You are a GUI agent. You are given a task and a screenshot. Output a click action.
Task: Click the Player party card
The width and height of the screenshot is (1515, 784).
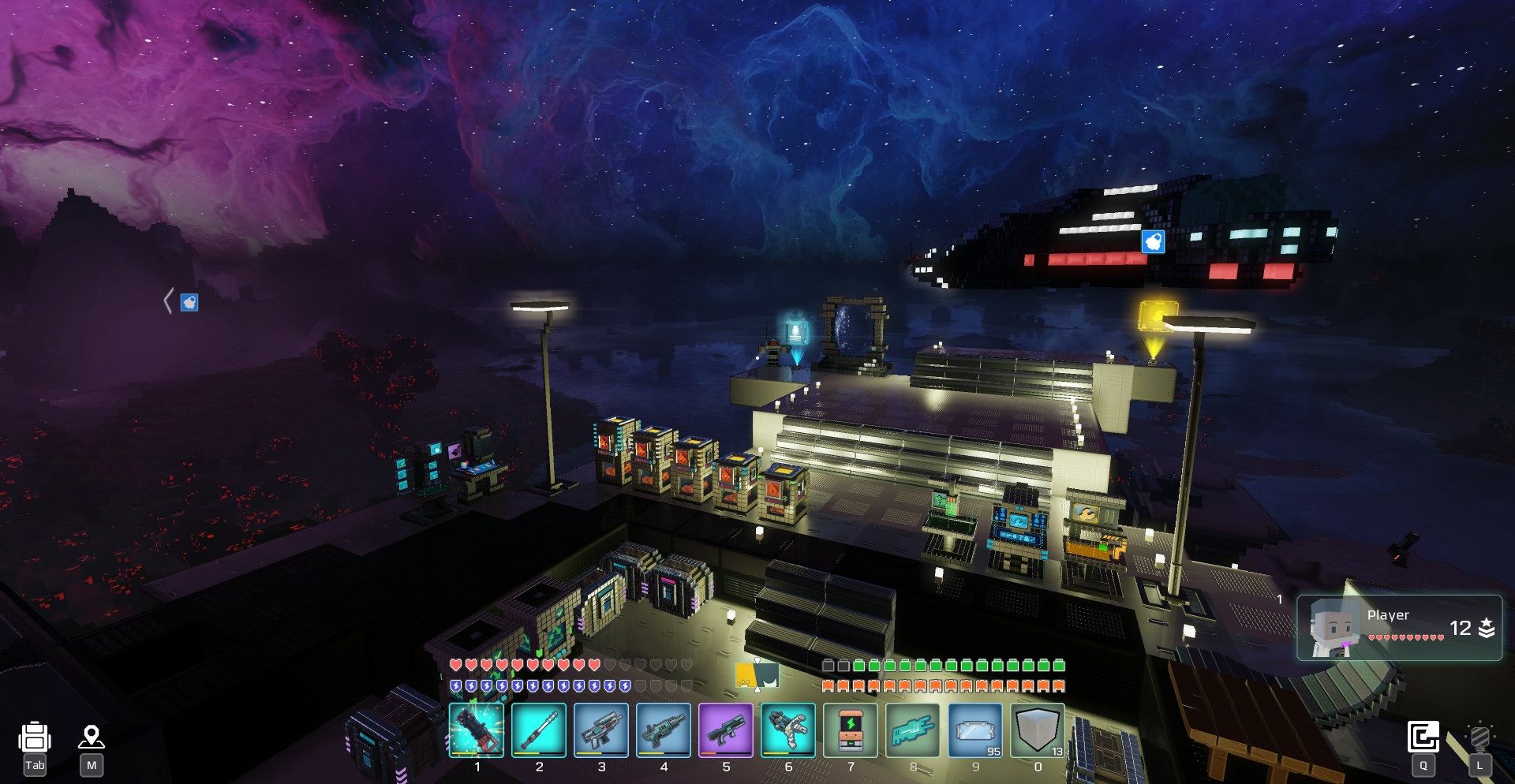point(1399,628)
